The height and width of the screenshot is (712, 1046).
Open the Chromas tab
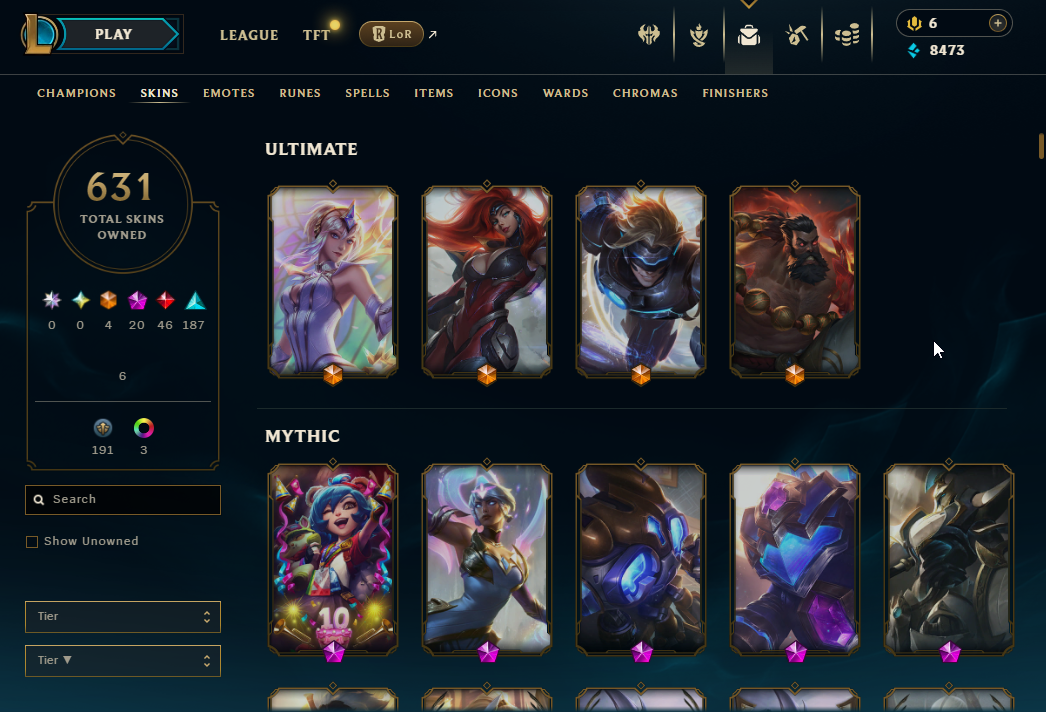pos(645,93)
